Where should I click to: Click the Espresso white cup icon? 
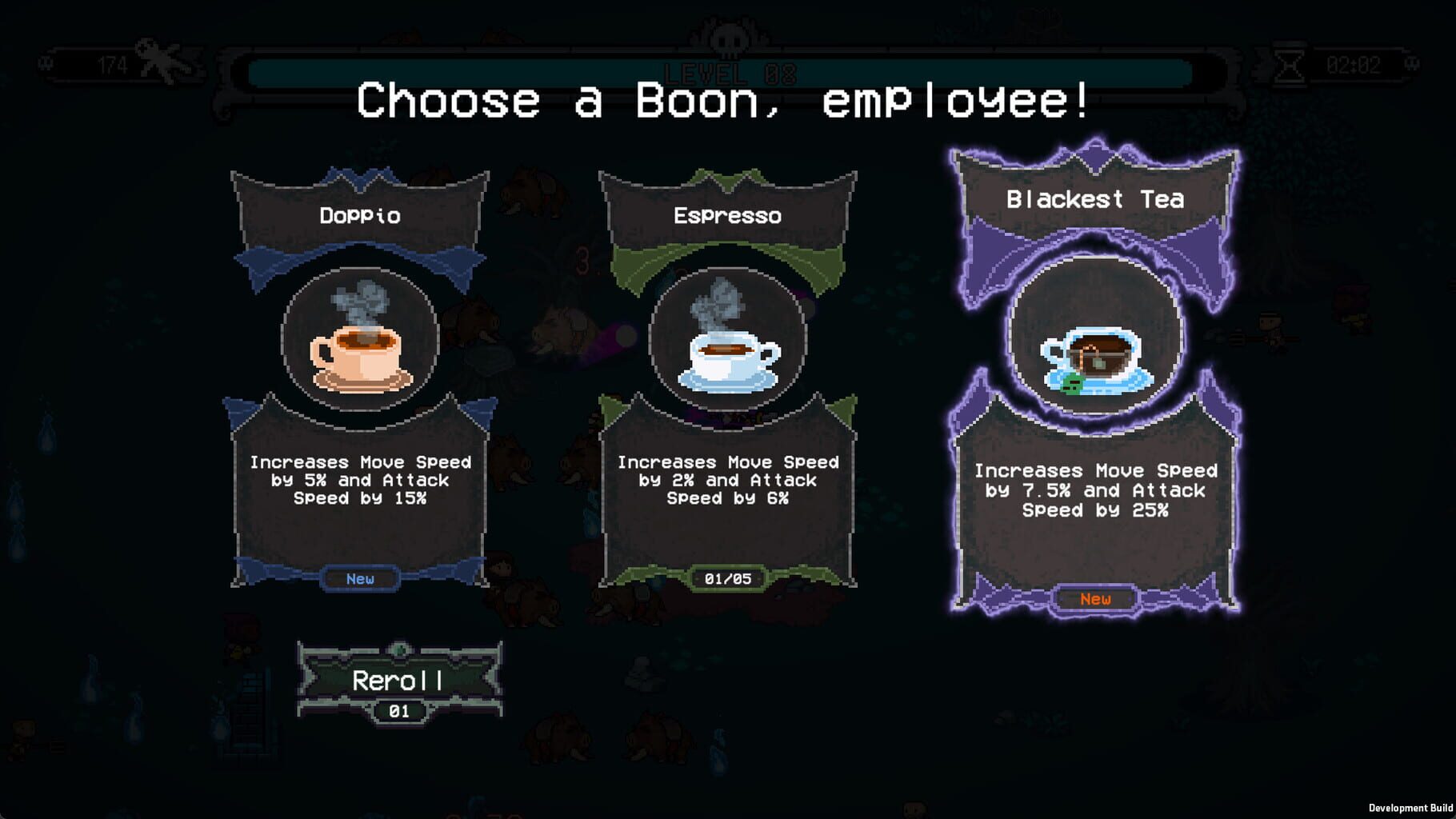[728, 360]
